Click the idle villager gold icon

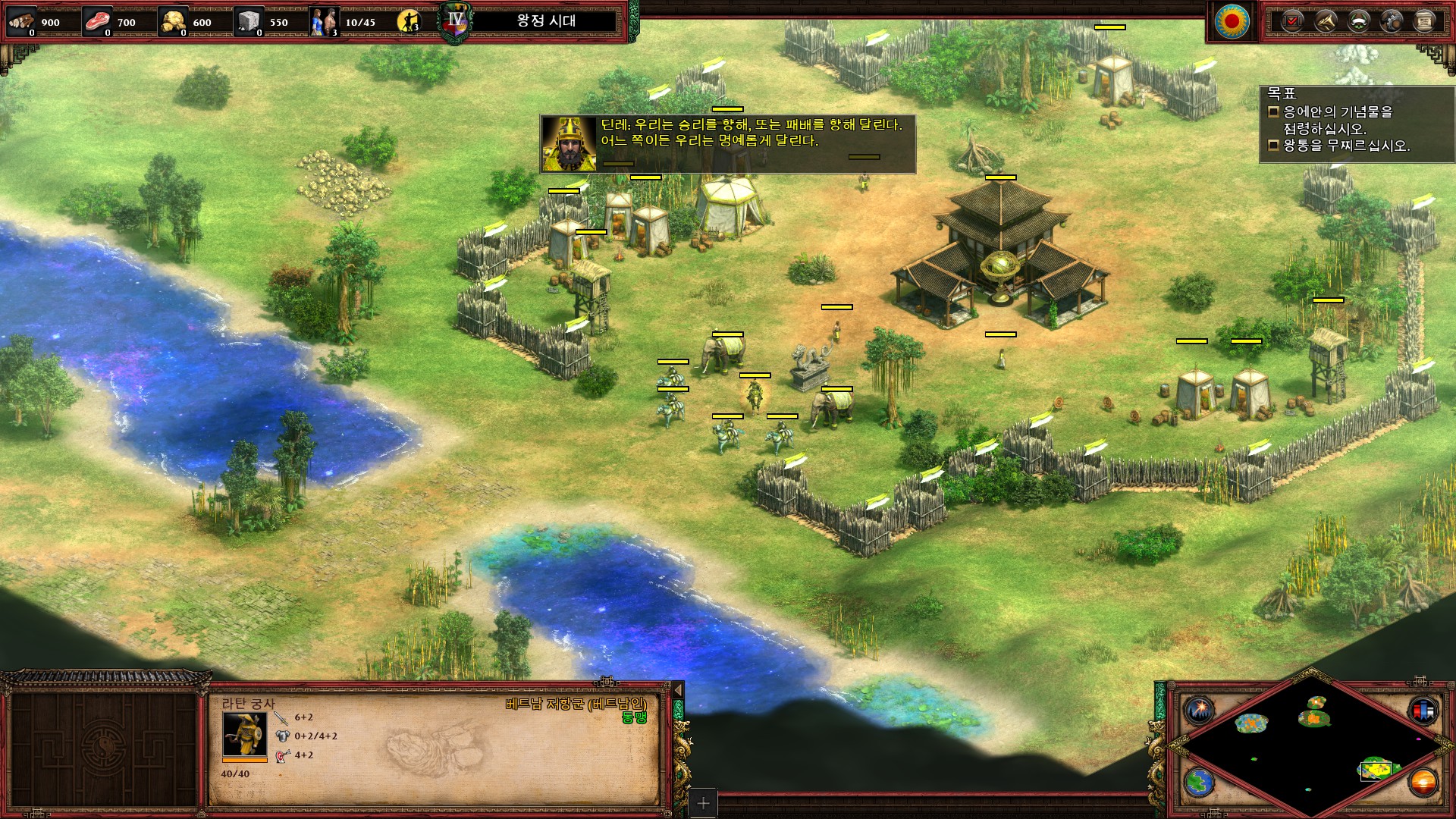point(409,21)
